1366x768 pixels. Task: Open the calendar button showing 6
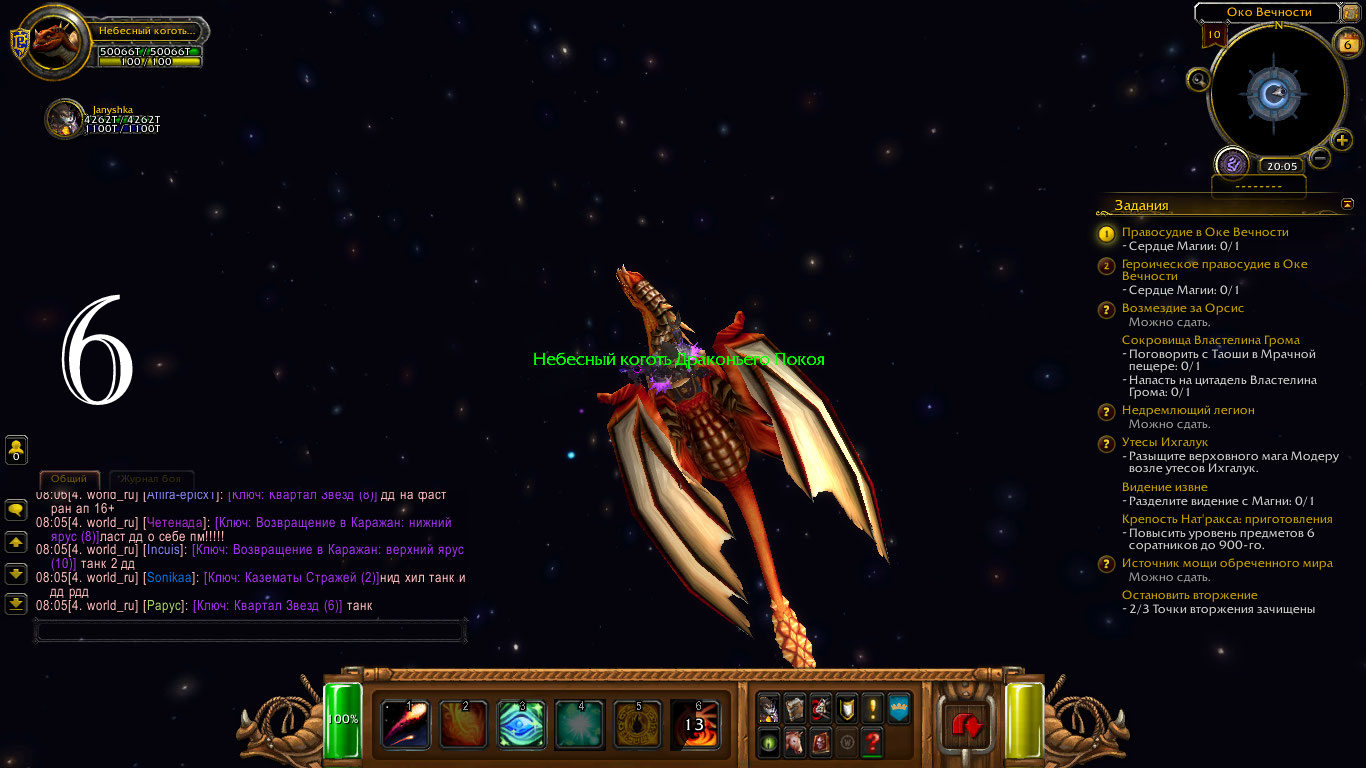[1346, 43]
